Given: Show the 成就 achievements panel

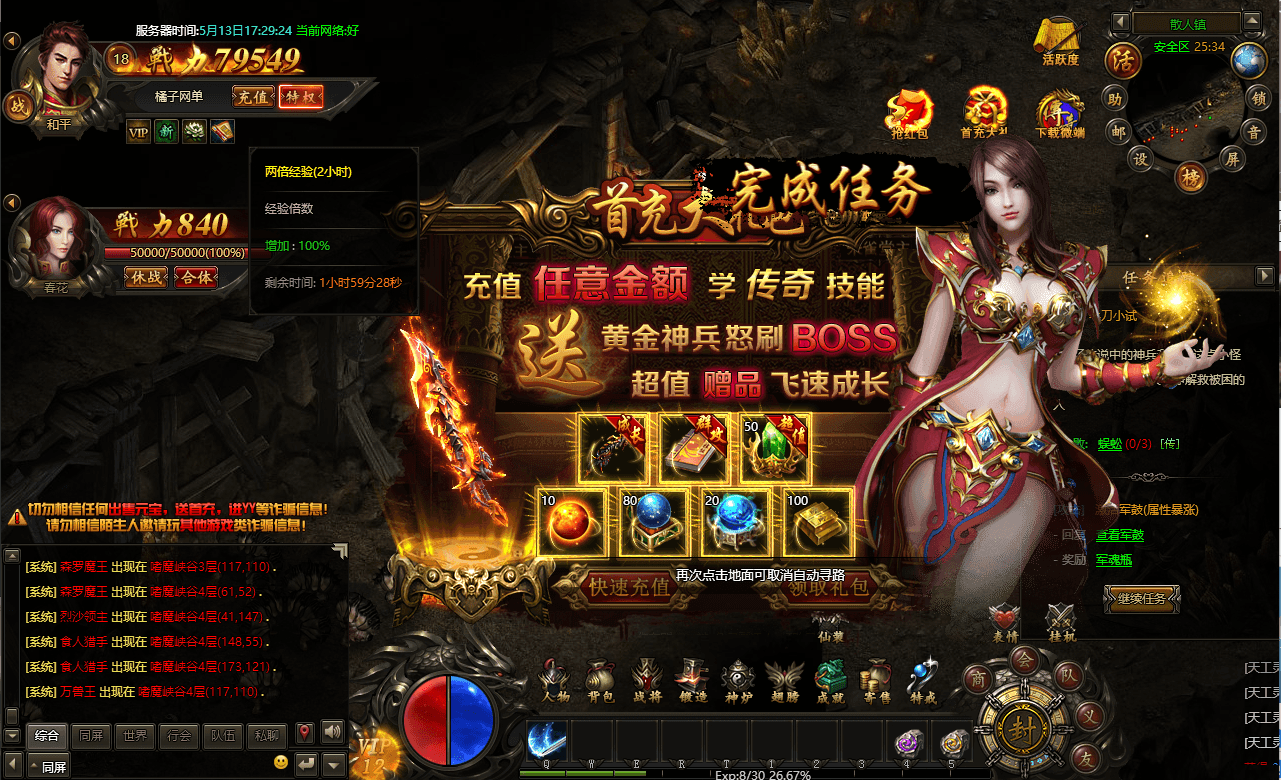Looking at the screenshot, I should 830,680.
